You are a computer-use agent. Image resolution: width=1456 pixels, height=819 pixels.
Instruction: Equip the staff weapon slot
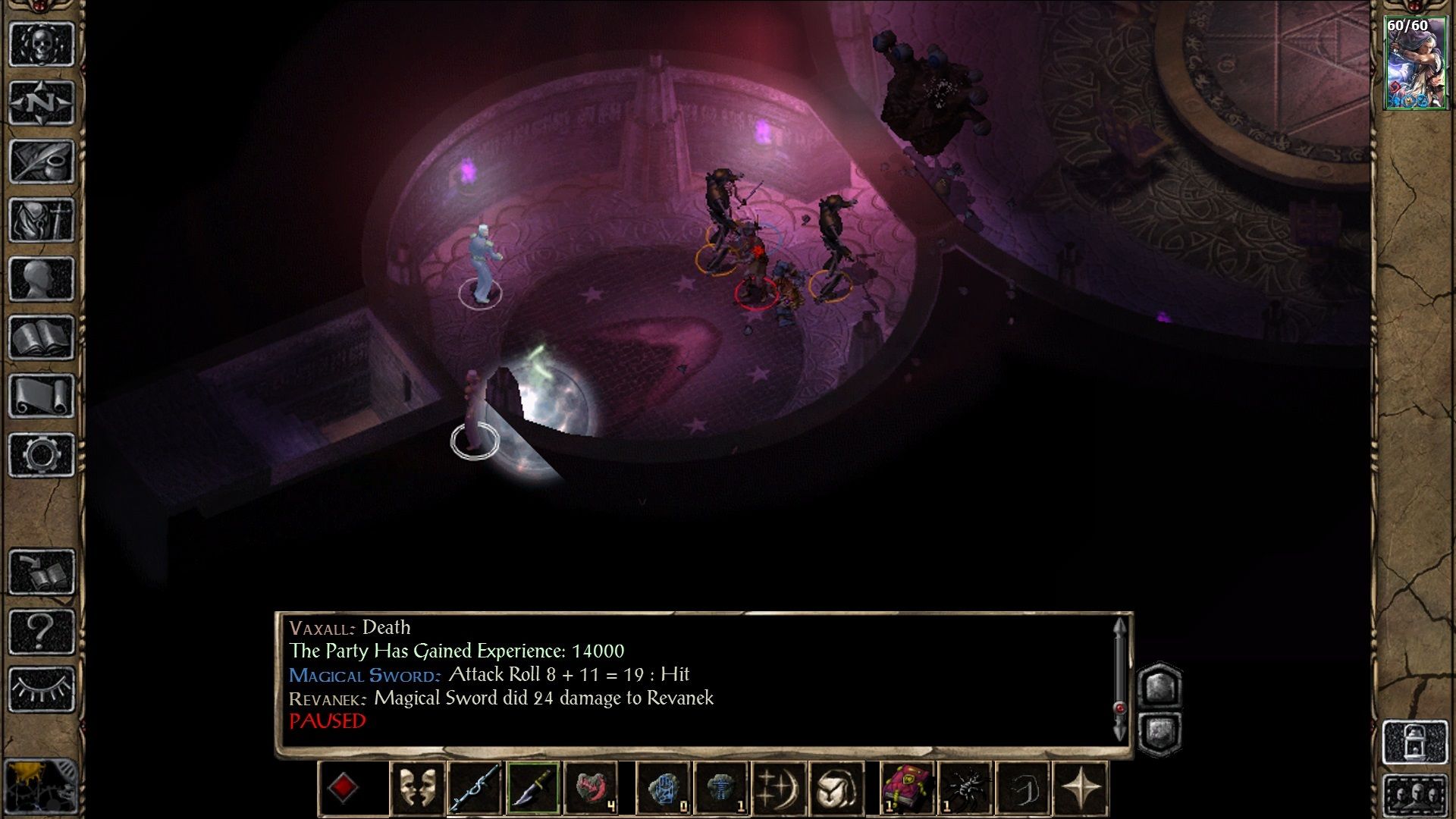tap(475, 789)
